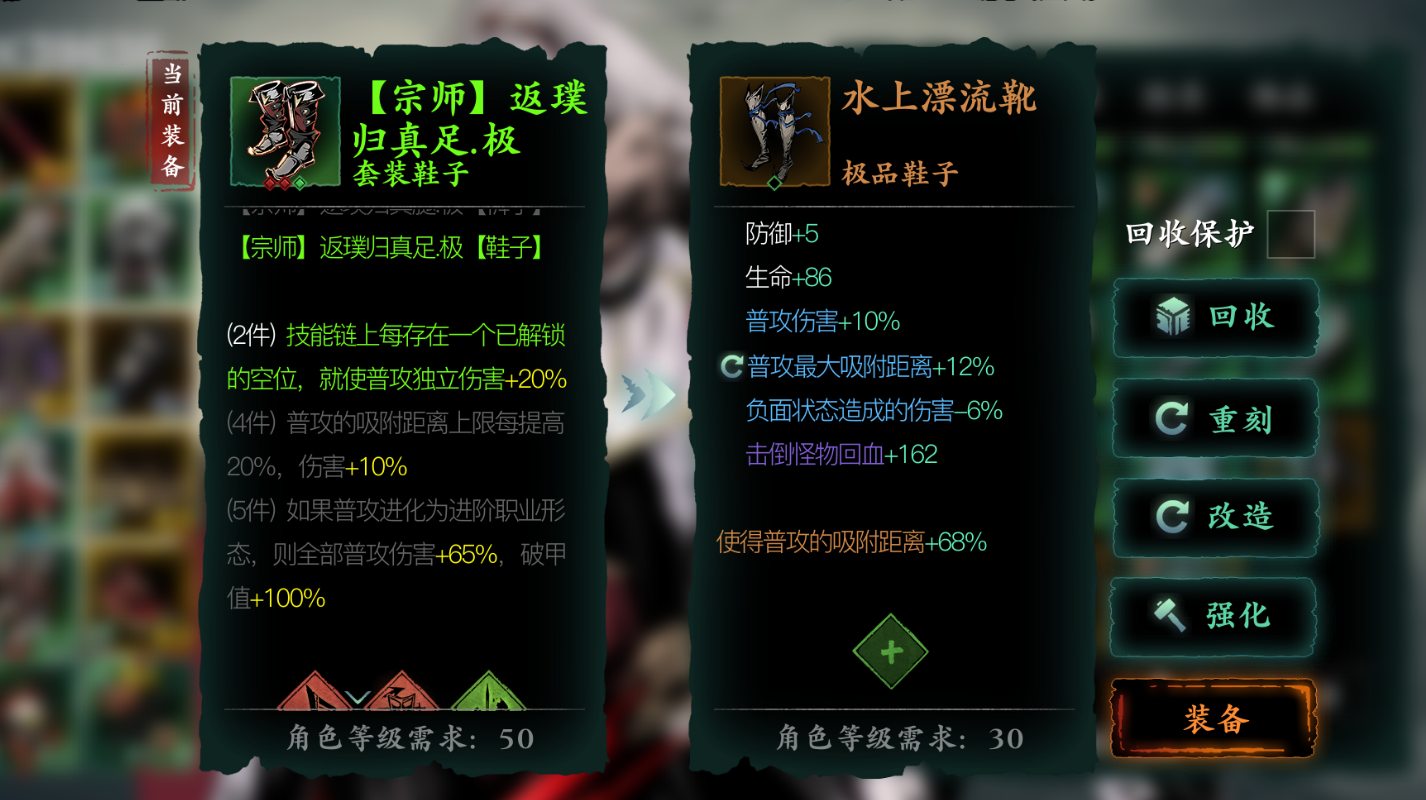Screen dimensions: 1426x800
Task: Expand the blue chevron between red triangles
Action: point(357,696)
